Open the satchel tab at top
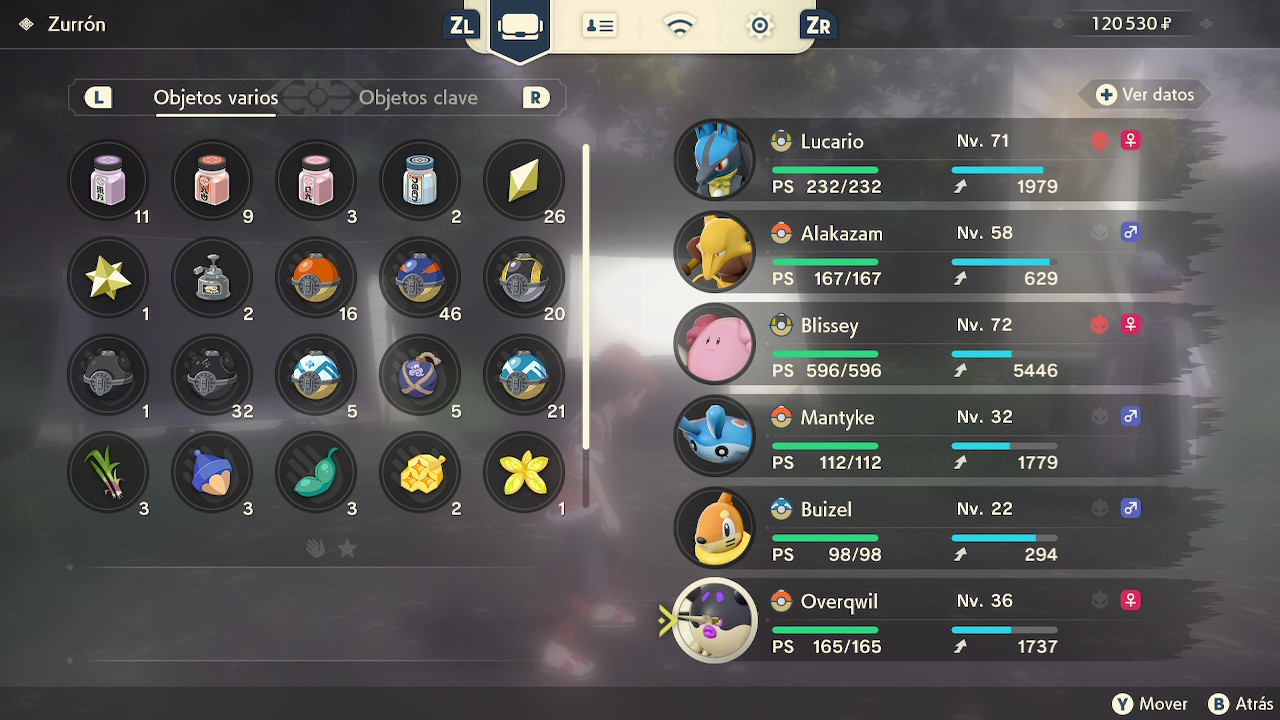 click(x=520, y=26)
